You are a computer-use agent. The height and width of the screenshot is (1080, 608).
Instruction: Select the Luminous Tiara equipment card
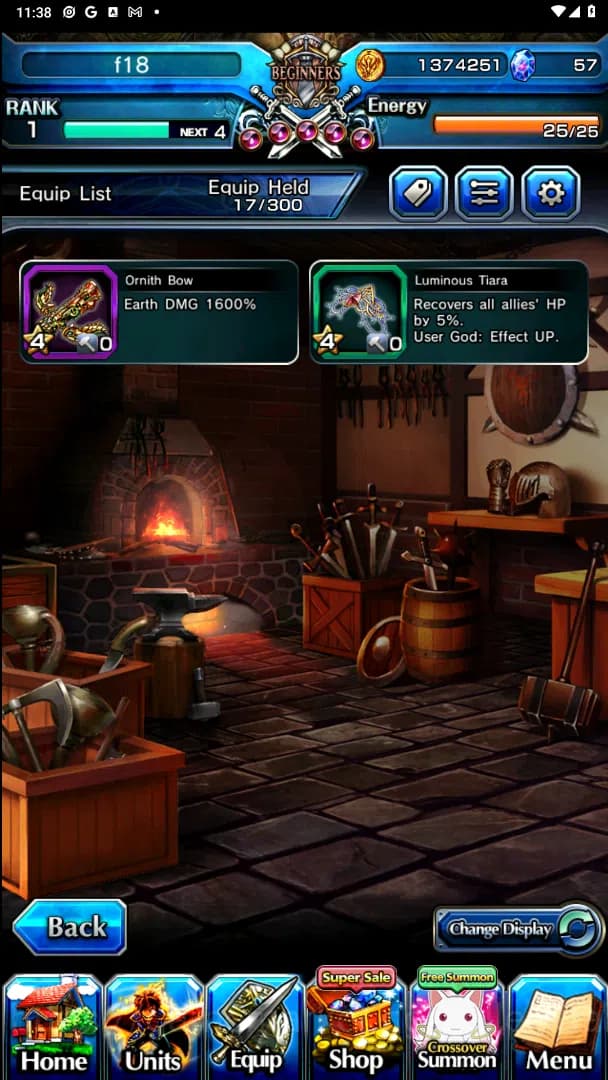pos(449,311)
